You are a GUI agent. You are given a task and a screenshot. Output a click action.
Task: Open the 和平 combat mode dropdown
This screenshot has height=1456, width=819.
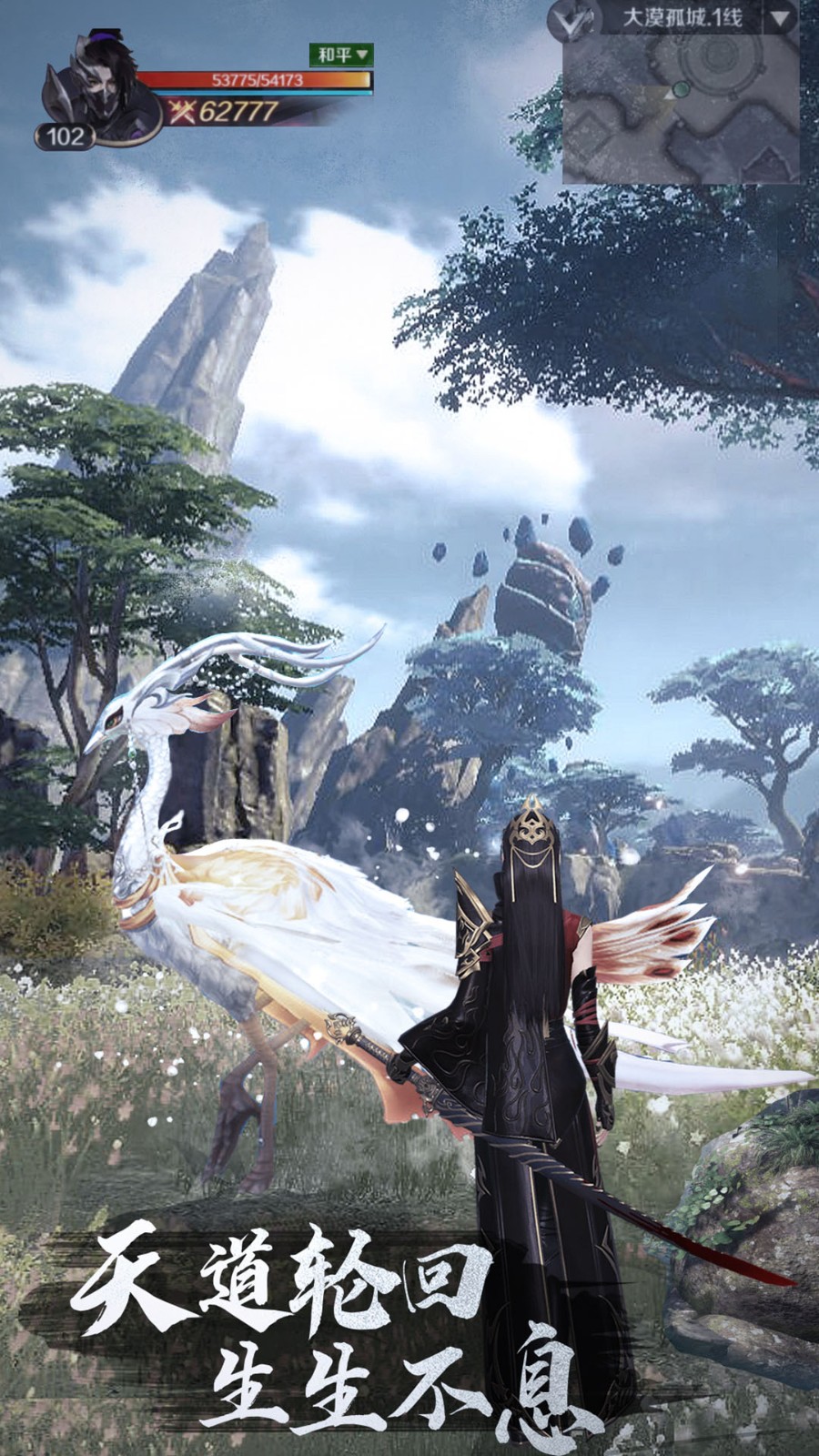click(x=341, y=55)
